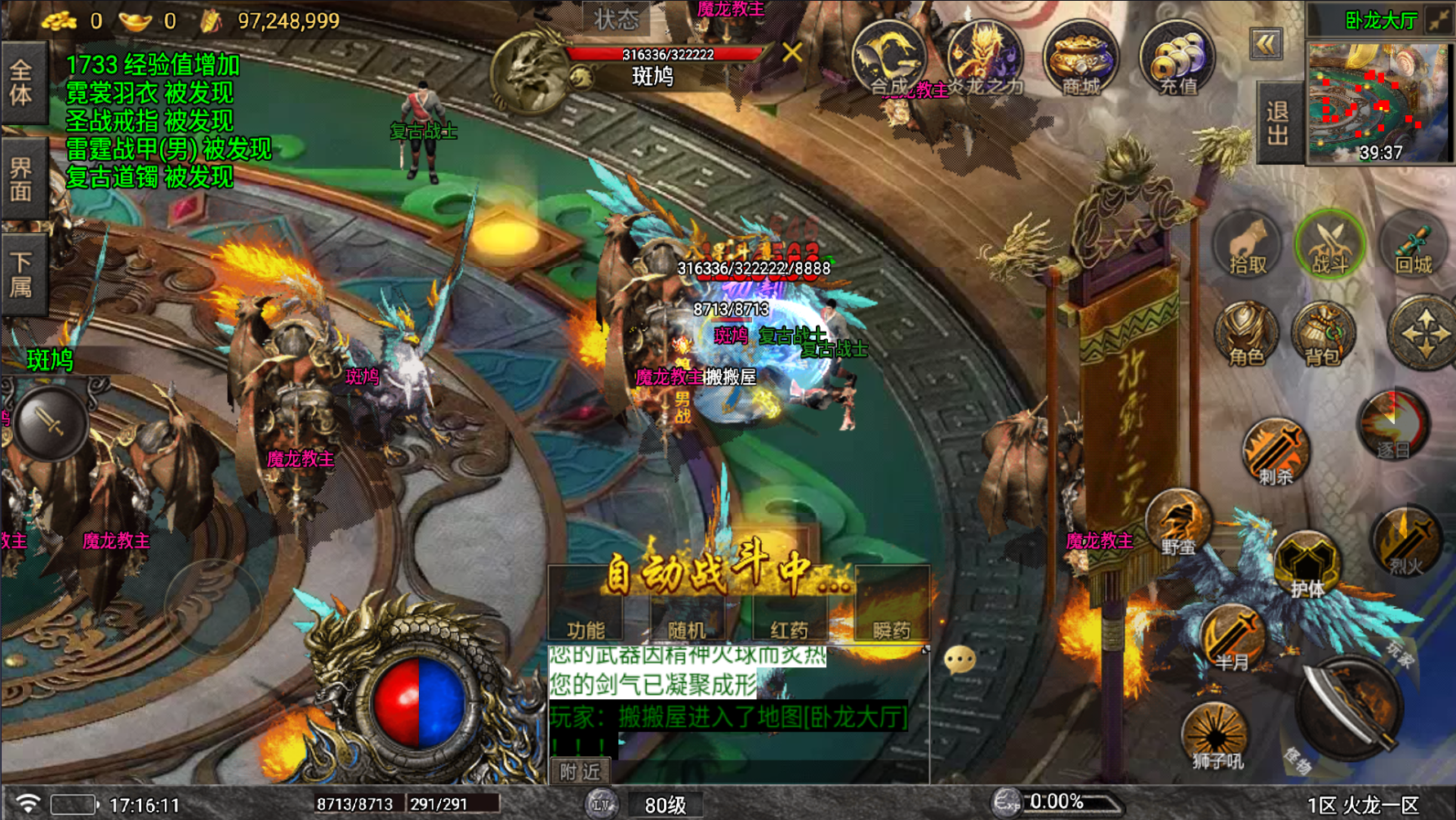Screen dimensions: 1456x820
Task: Switch to the 全体 chat tab
Action: click(x=22, y=82)
